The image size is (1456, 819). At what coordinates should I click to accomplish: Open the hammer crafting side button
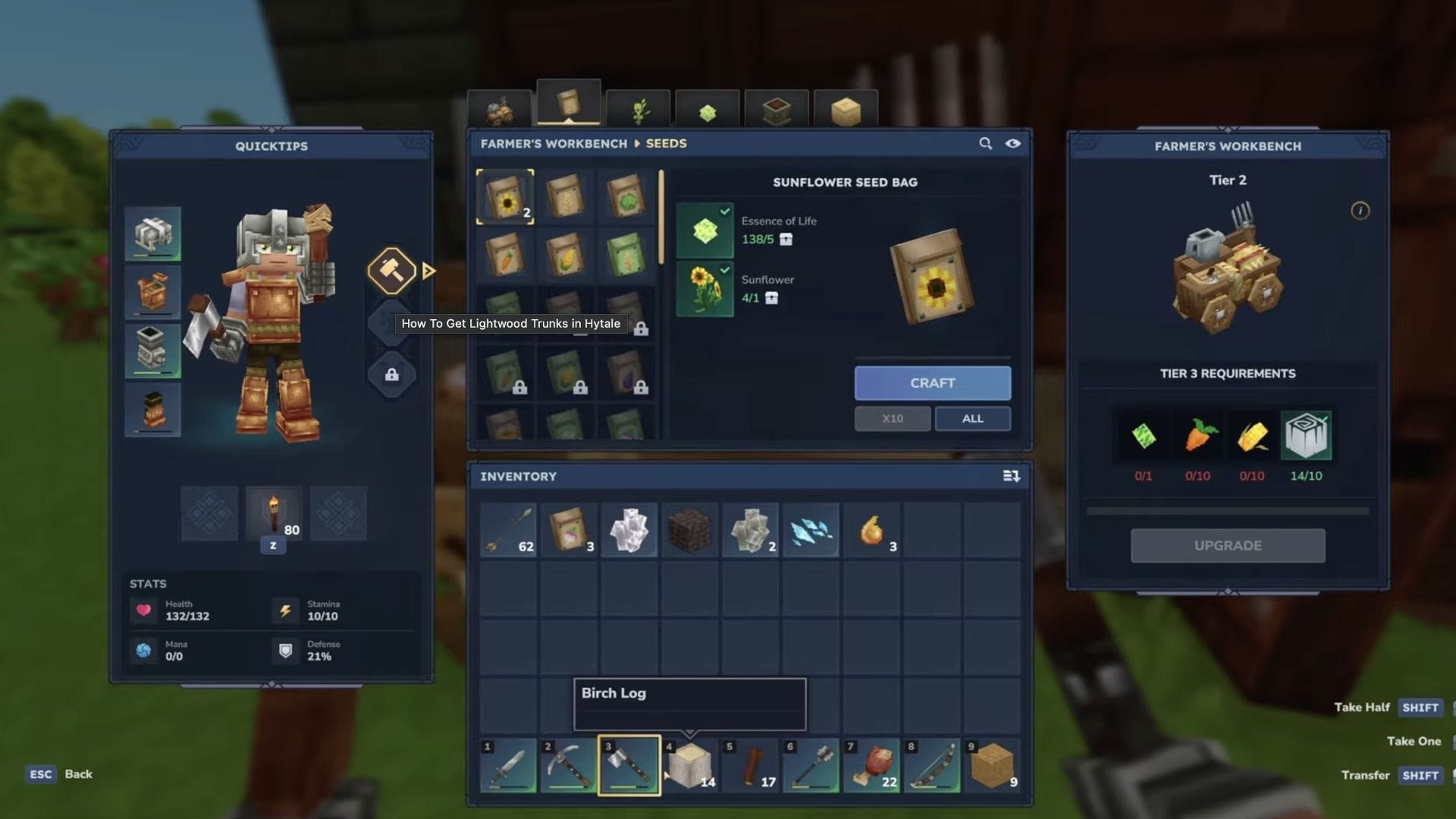point(391,270)
